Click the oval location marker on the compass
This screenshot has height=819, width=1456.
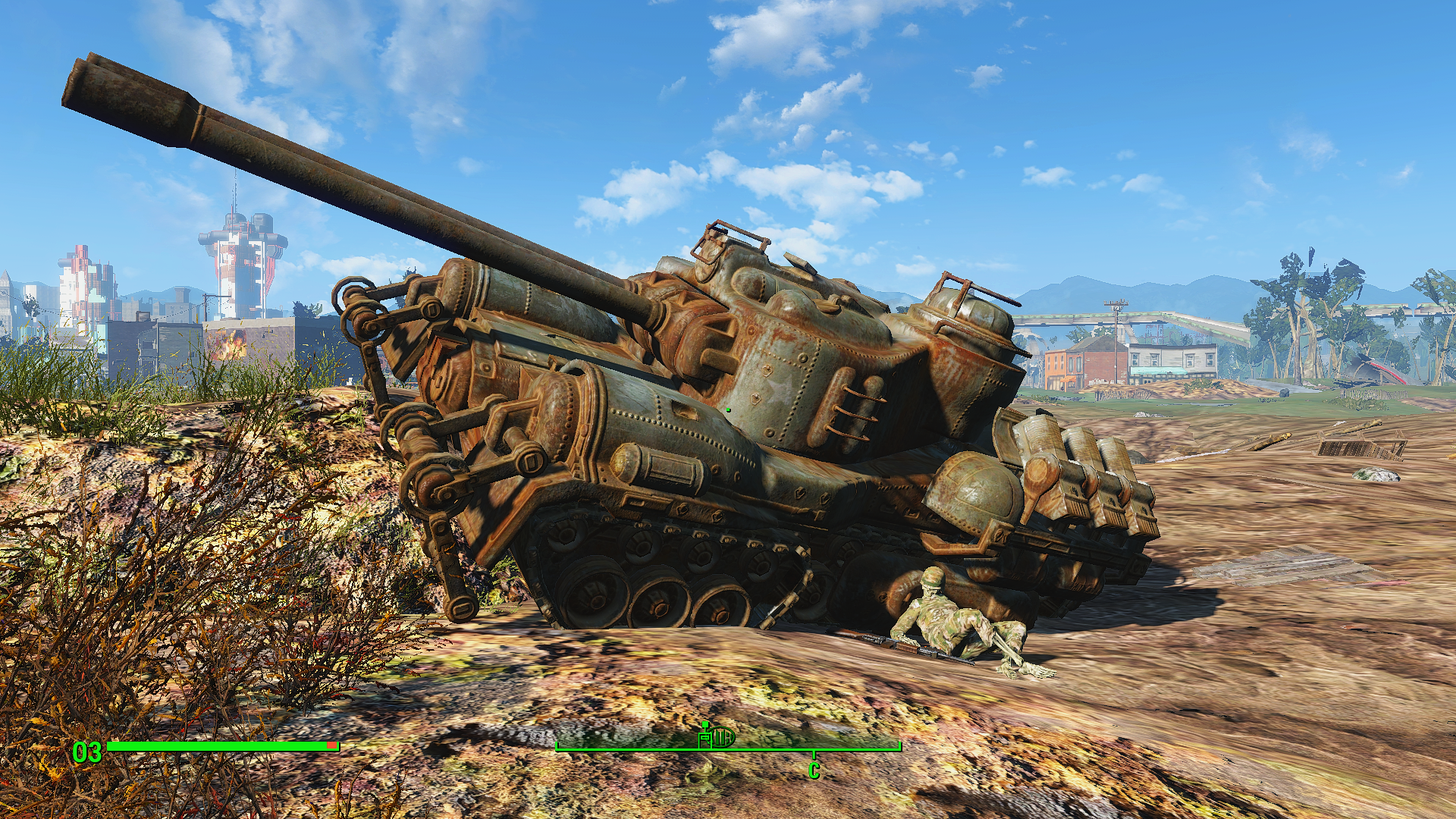click(724, 737)
